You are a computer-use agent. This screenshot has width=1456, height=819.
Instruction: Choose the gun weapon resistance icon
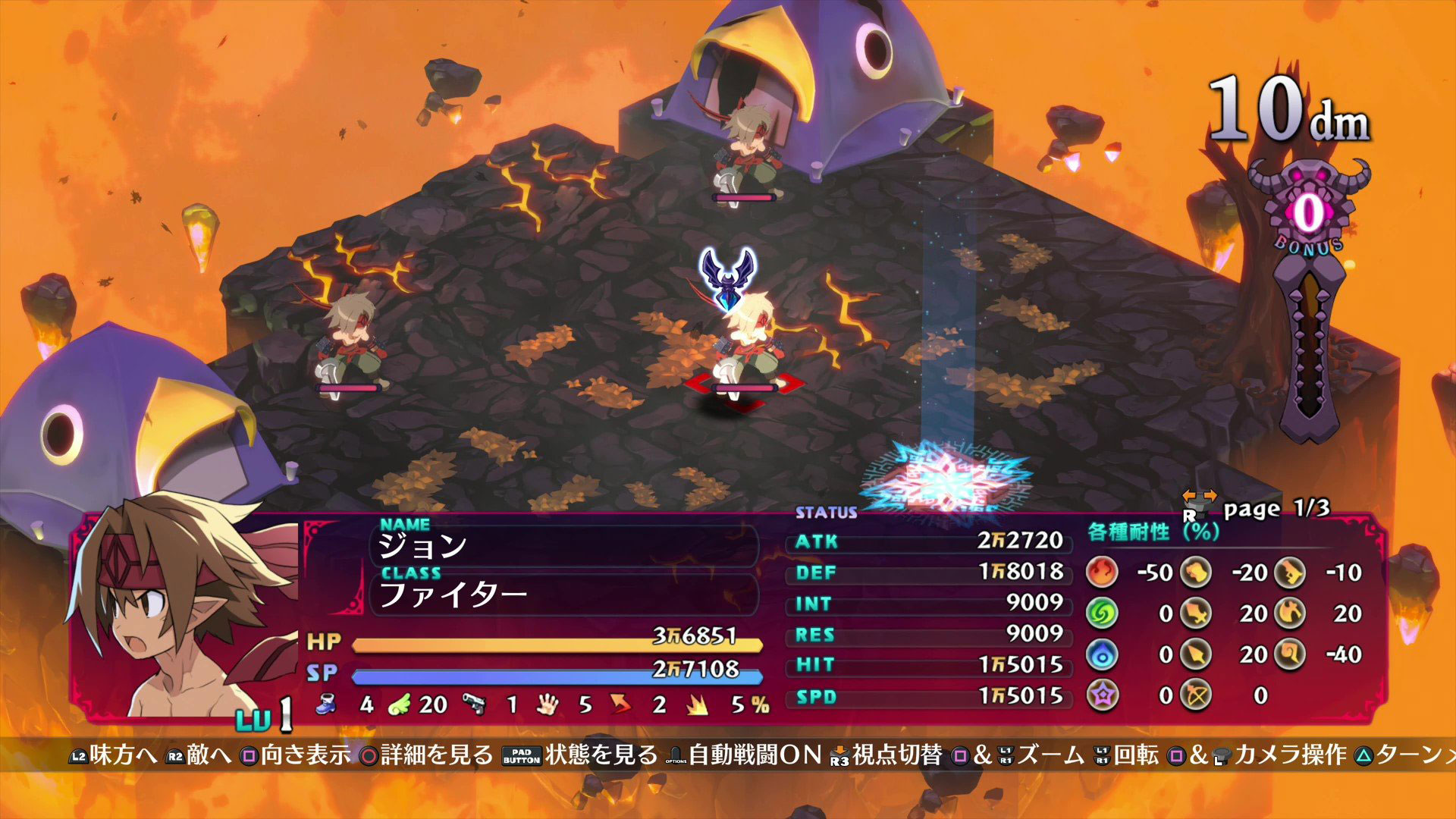1290,573
